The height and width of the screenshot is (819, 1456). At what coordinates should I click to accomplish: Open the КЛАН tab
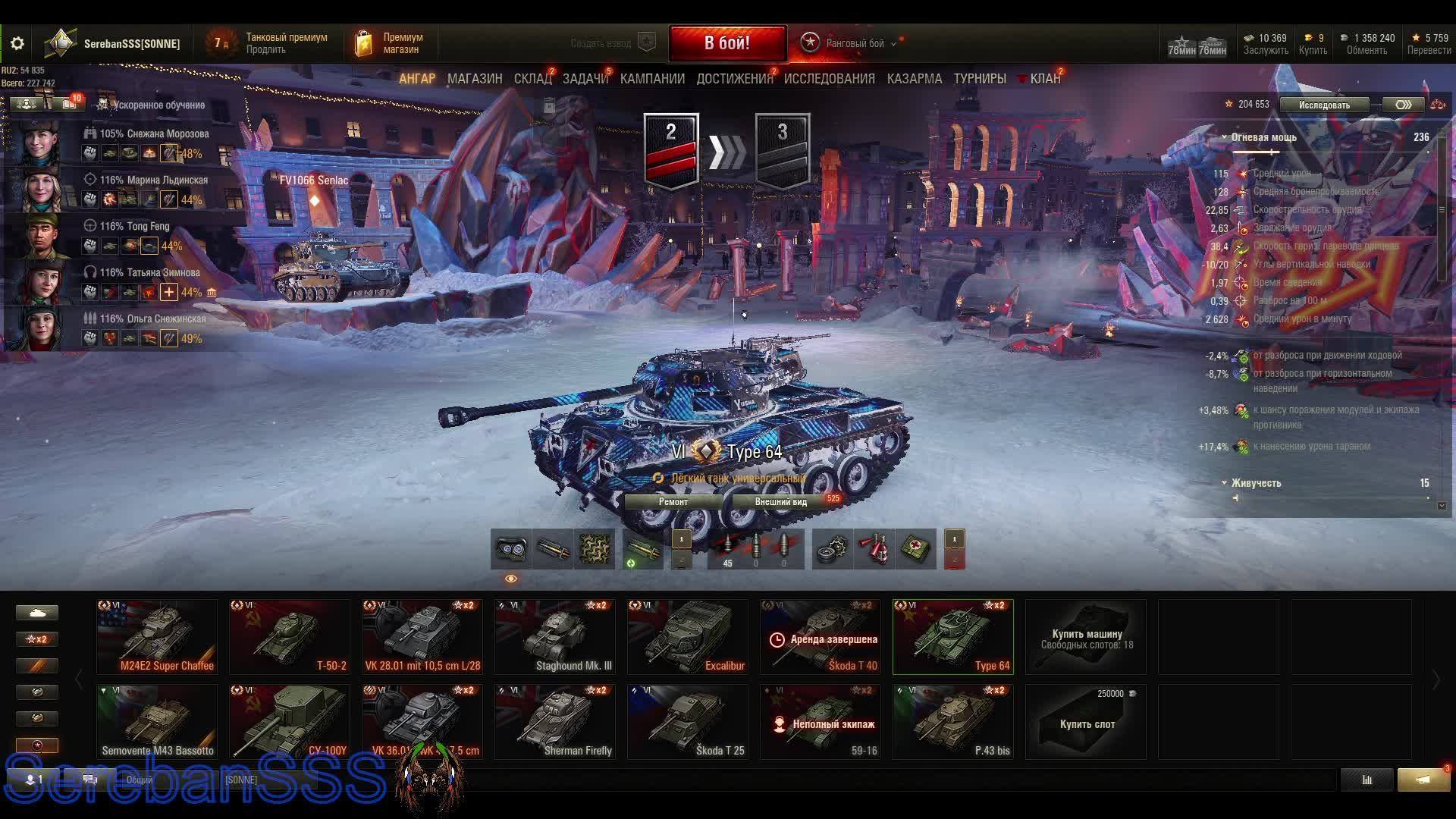pos(1044,79)
